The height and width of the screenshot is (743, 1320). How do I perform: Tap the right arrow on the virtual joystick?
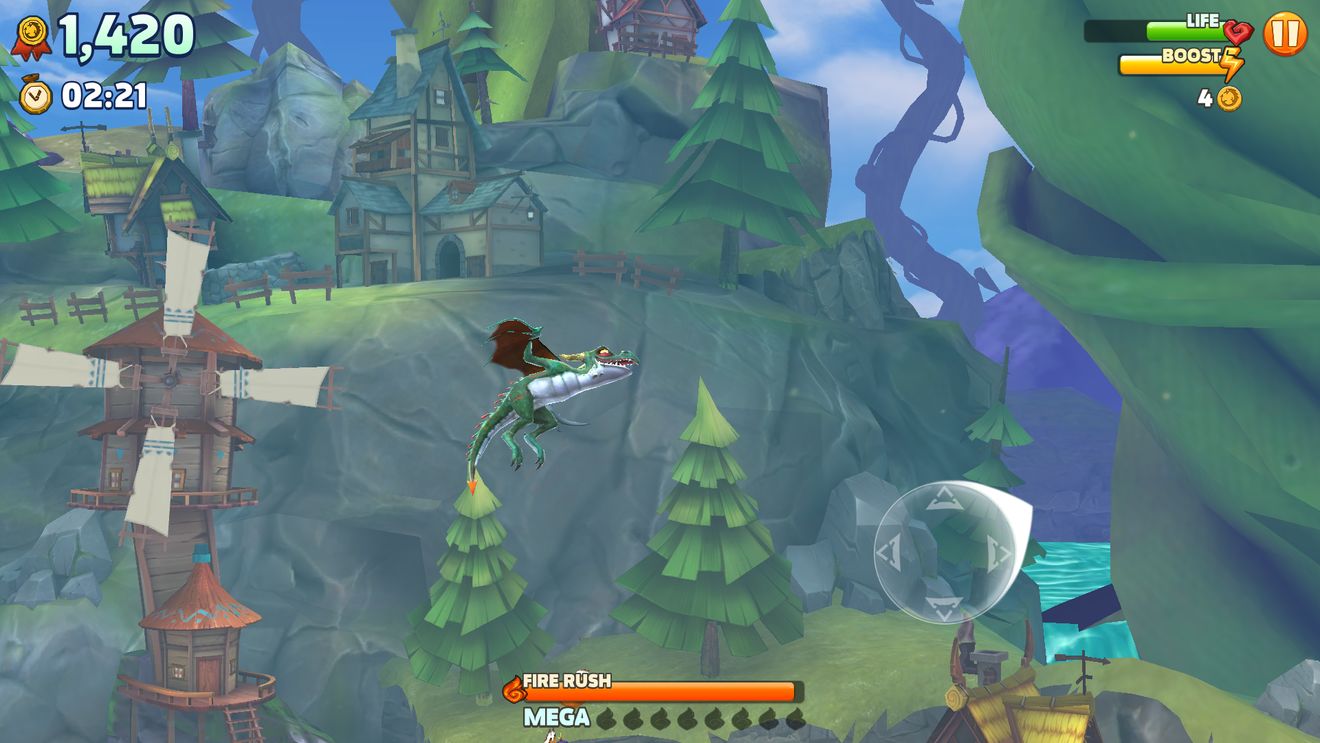coord(998,553)
